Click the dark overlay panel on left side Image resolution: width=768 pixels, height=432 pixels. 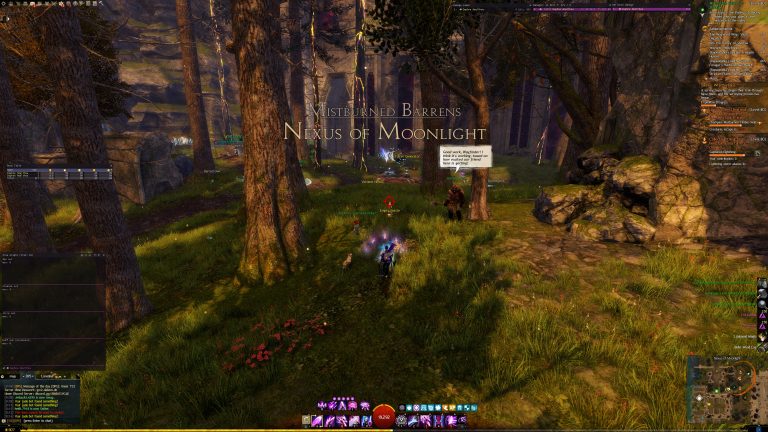tap(53, 310)
